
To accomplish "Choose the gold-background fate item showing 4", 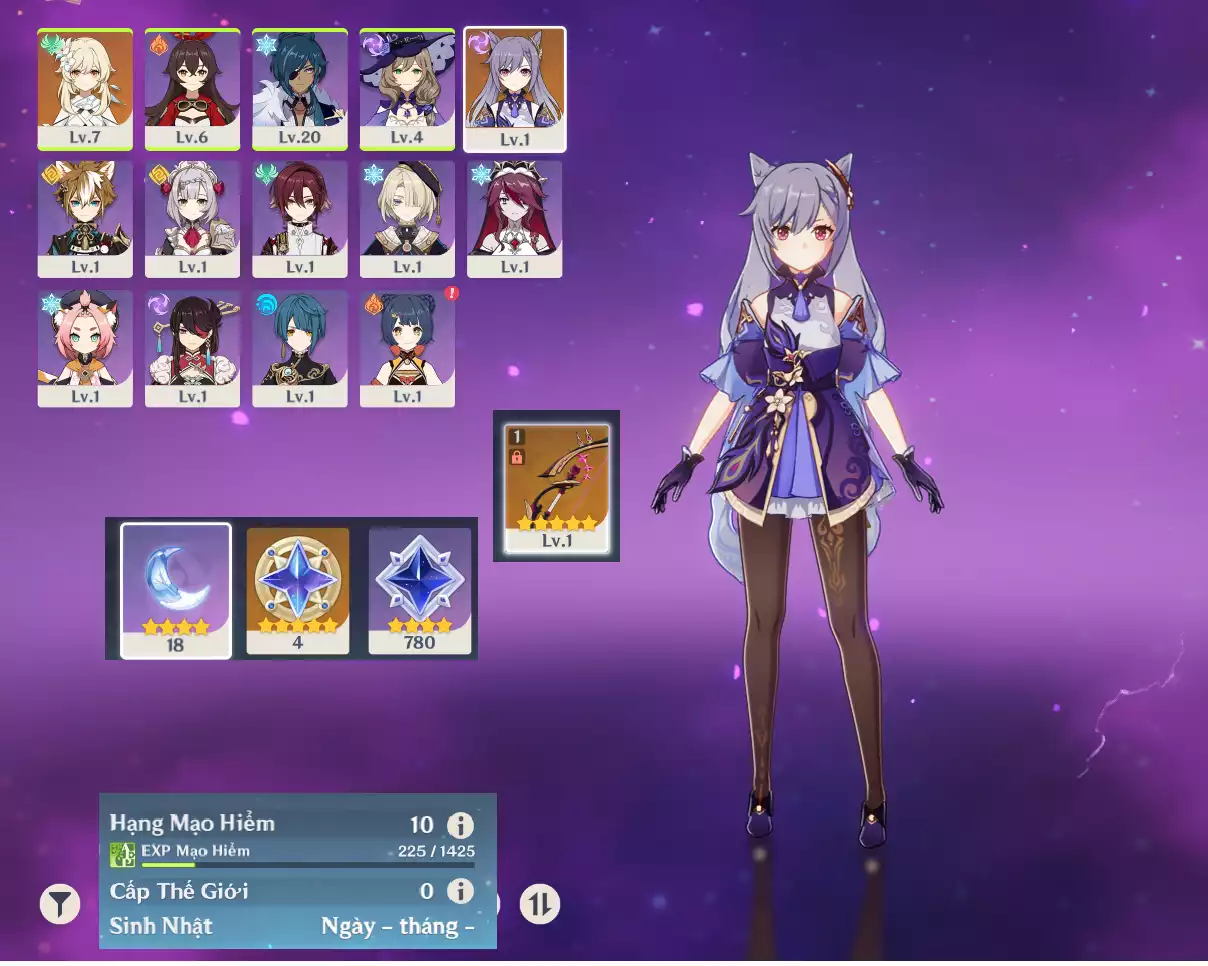I will 298,590.
